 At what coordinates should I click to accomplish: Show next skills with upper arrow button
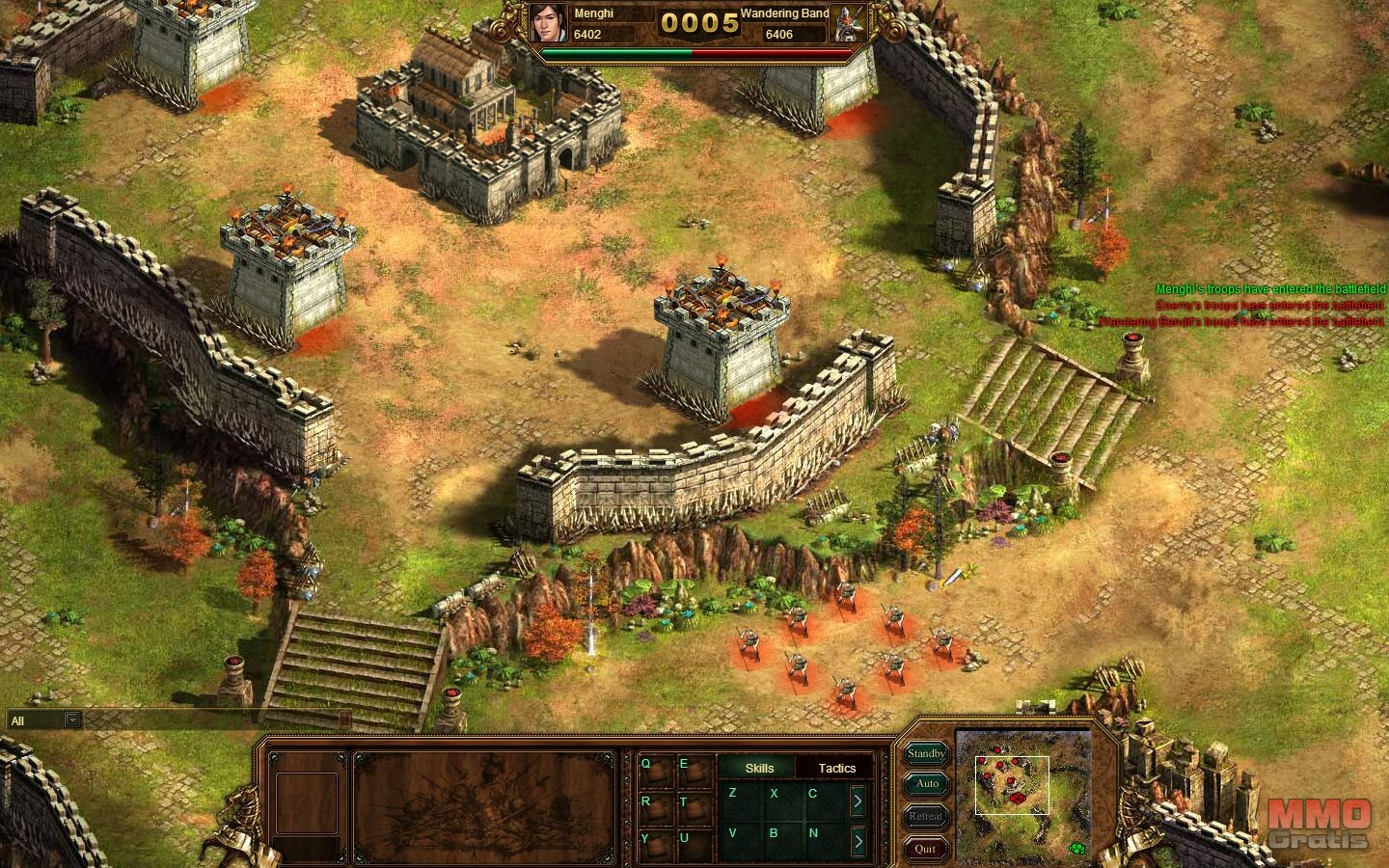pyautogui.click(x=858, y=800)
